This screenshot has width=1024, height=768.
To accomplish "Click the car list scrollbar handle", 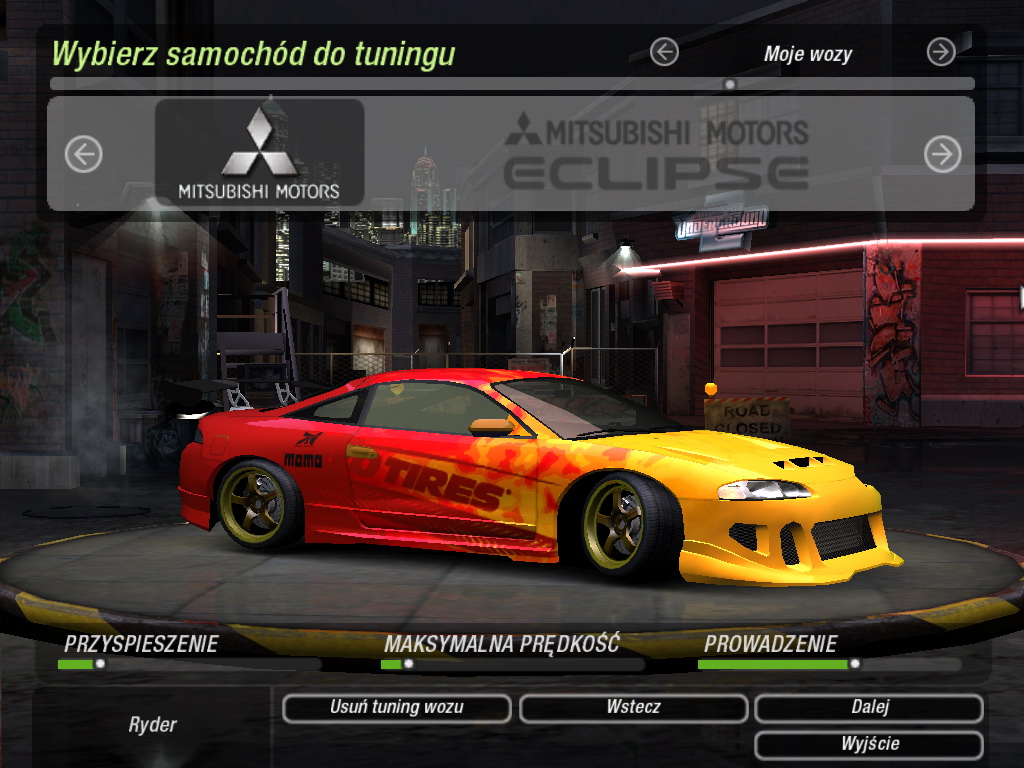I will point(730,85).
